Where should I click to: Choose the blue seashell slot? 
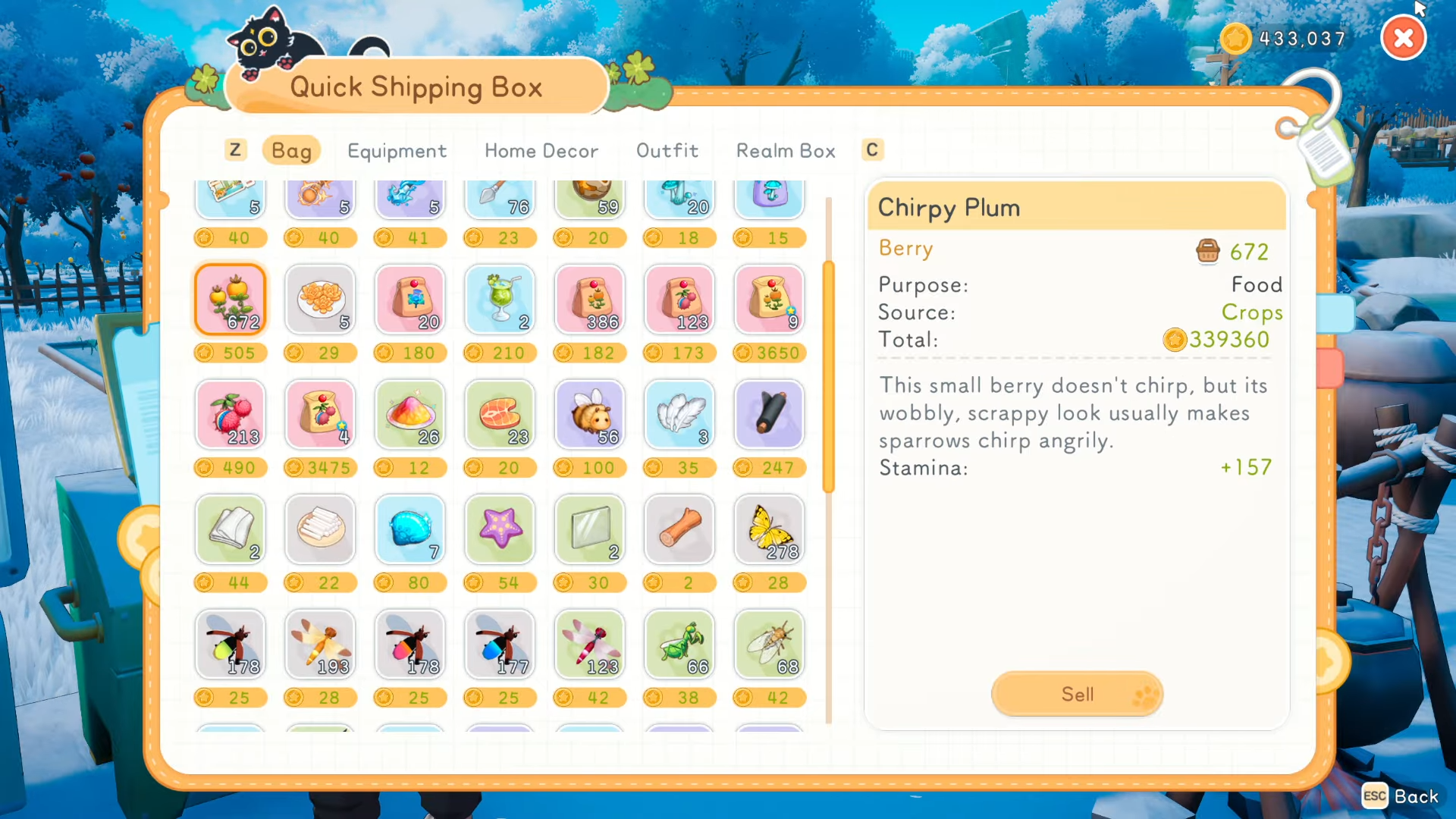pyautogui.click(x=410, y=529)
